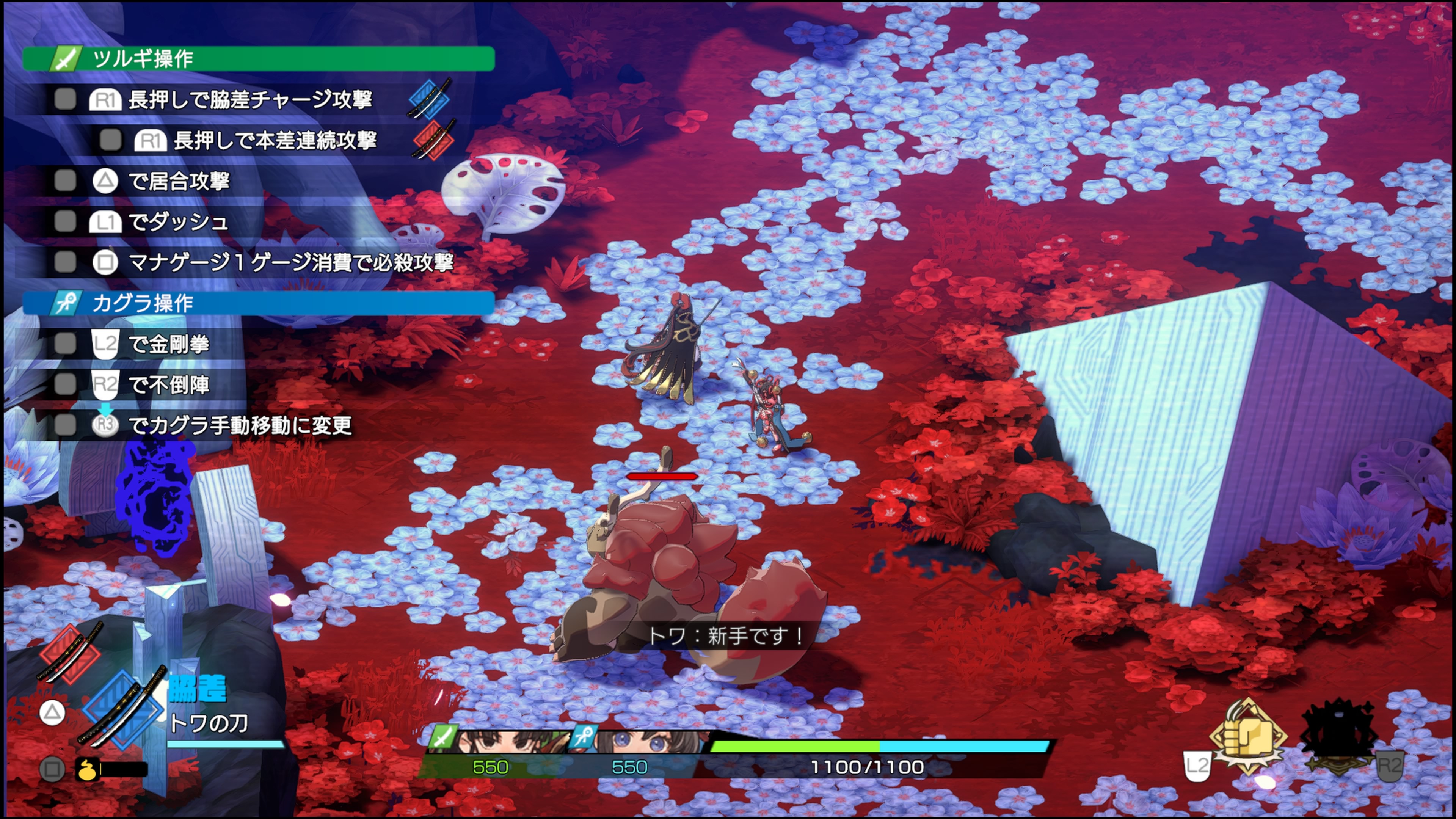The height and width of the screenshot is (819, 1456).
Task: Check the 居合攻撃 objective box
Action: (65, 181)
